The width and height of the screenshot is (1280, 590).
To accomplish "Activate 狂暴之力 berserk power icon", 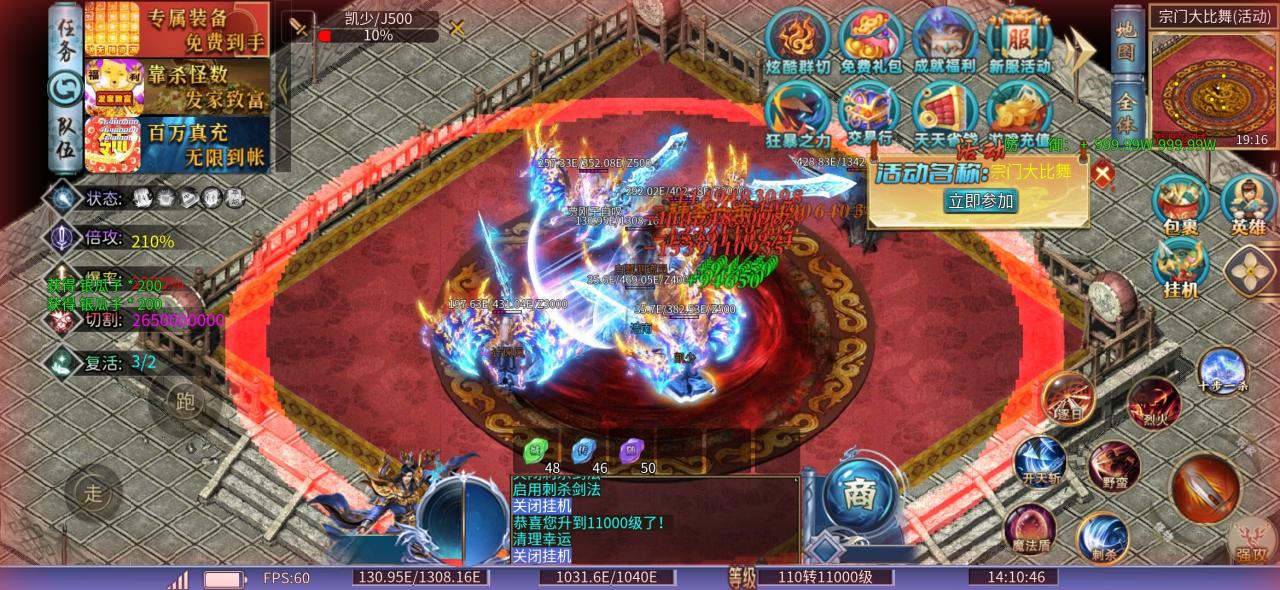I will pos(797,112).
